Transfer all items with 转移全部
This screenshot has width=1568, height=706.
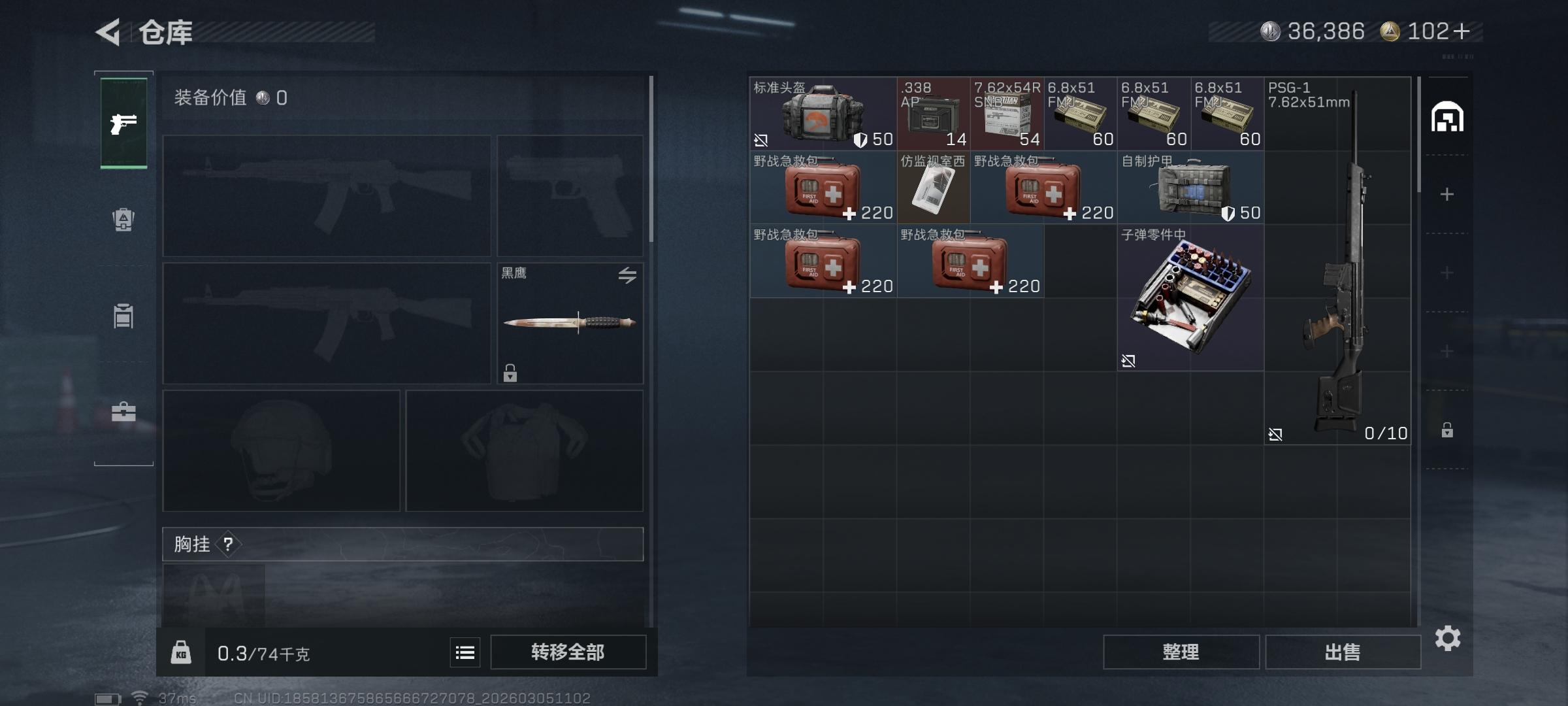click(x=568, y=652)
